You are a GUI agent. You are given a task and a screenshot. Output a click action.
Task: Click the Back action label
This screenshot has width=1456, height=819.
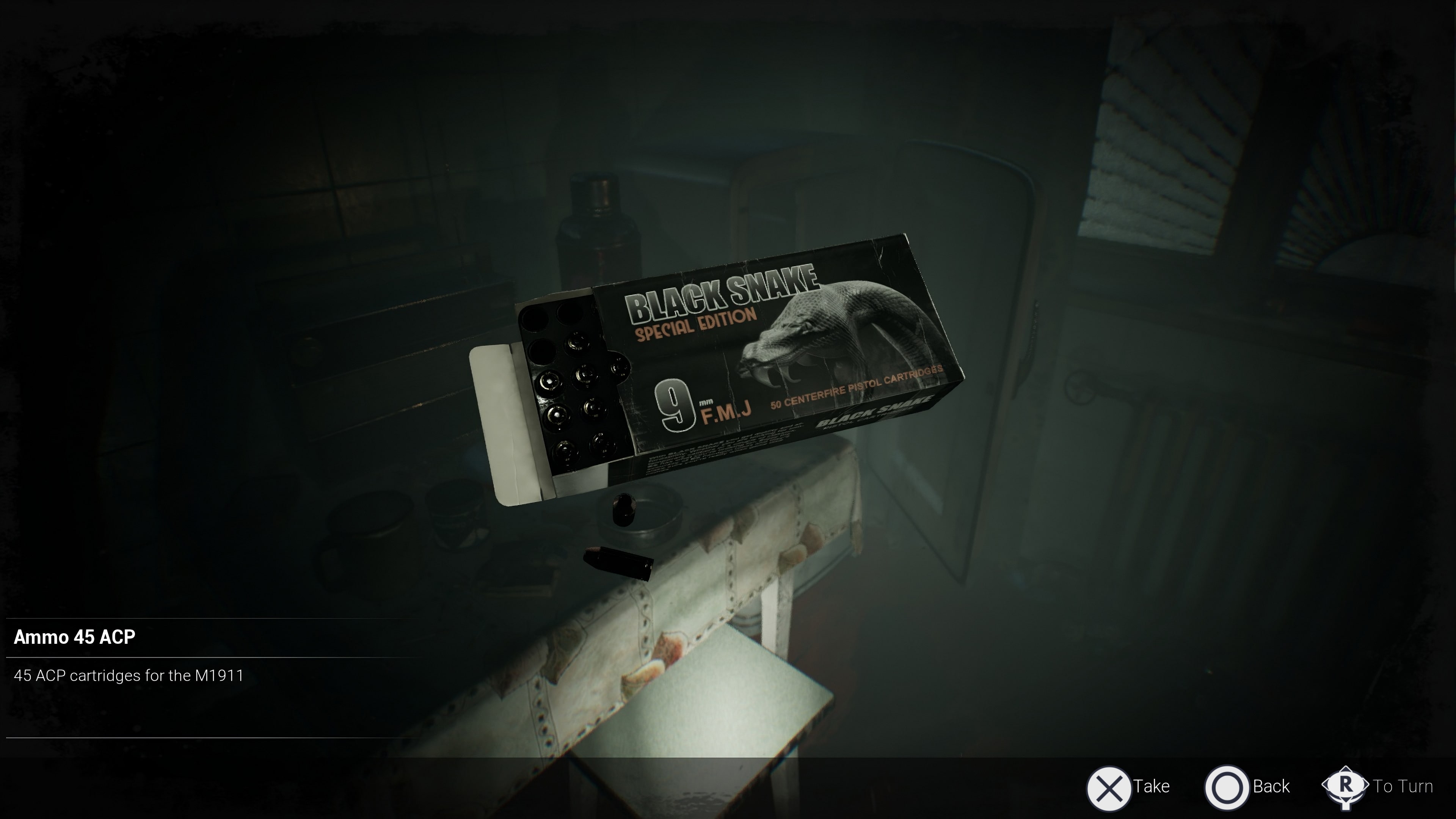coord(1271,786)
